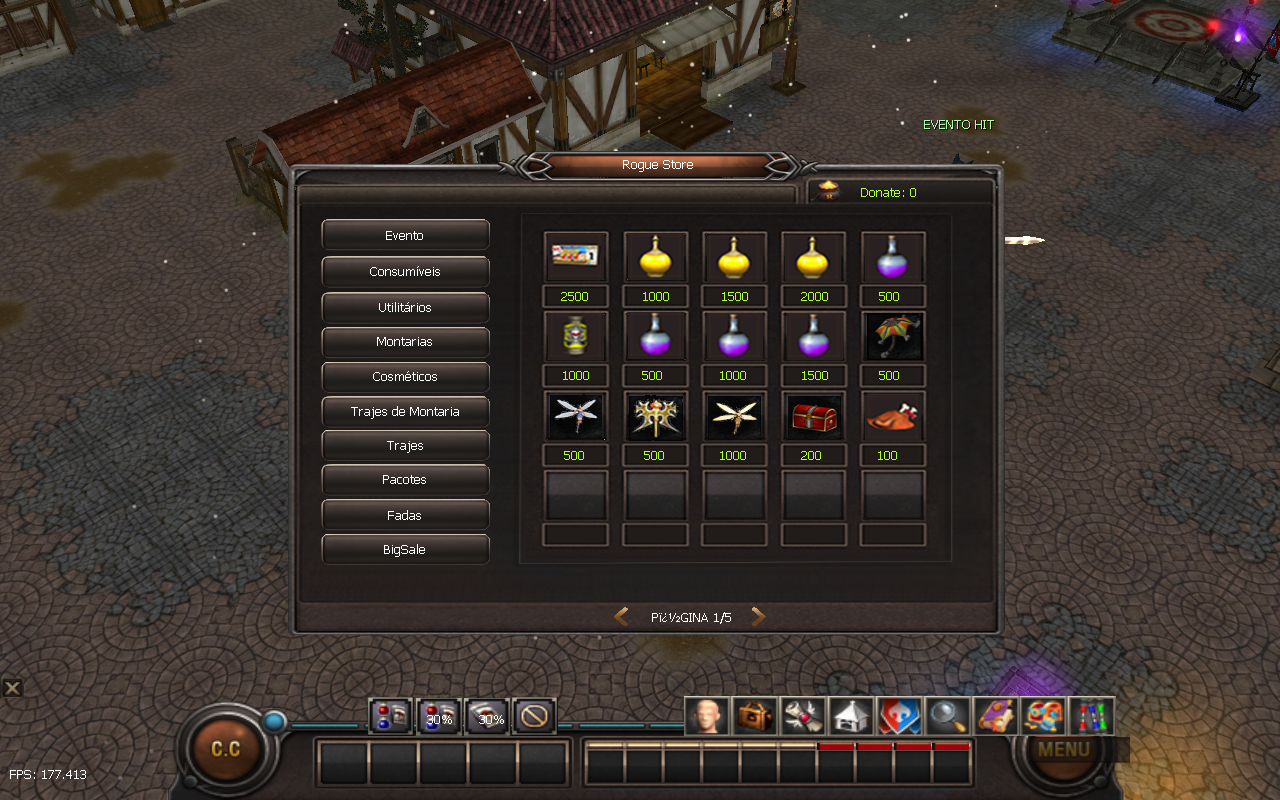Select the ticket item priced 2500
Image resolution: width=1280 pixels, height=800 pixels.
pyautogui.click(x=575, y=257)
